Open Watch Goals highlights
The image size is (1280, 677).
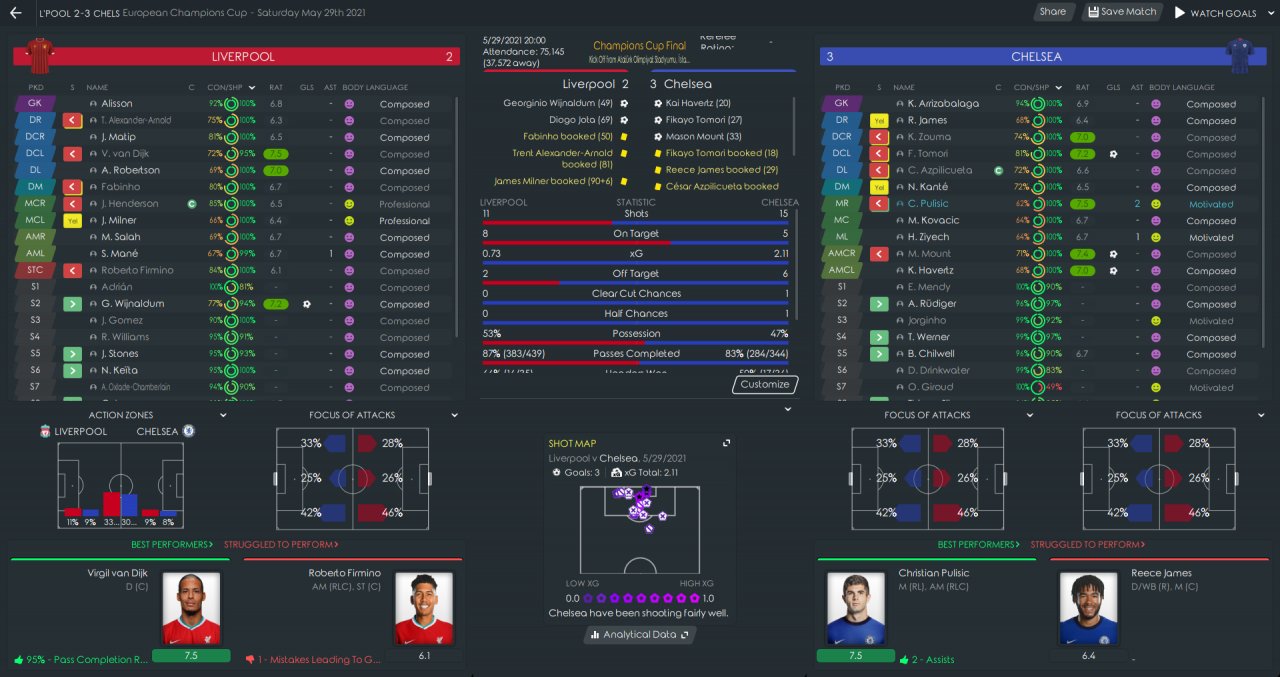pos(1216,13)
